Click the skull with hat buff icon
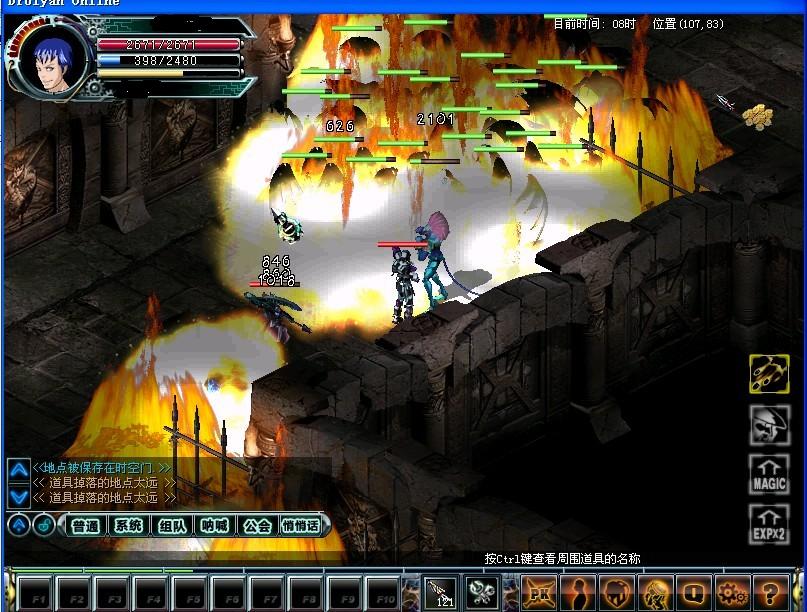Image resolution: width=807 pixels, height=612 pixels. [769, 425]
